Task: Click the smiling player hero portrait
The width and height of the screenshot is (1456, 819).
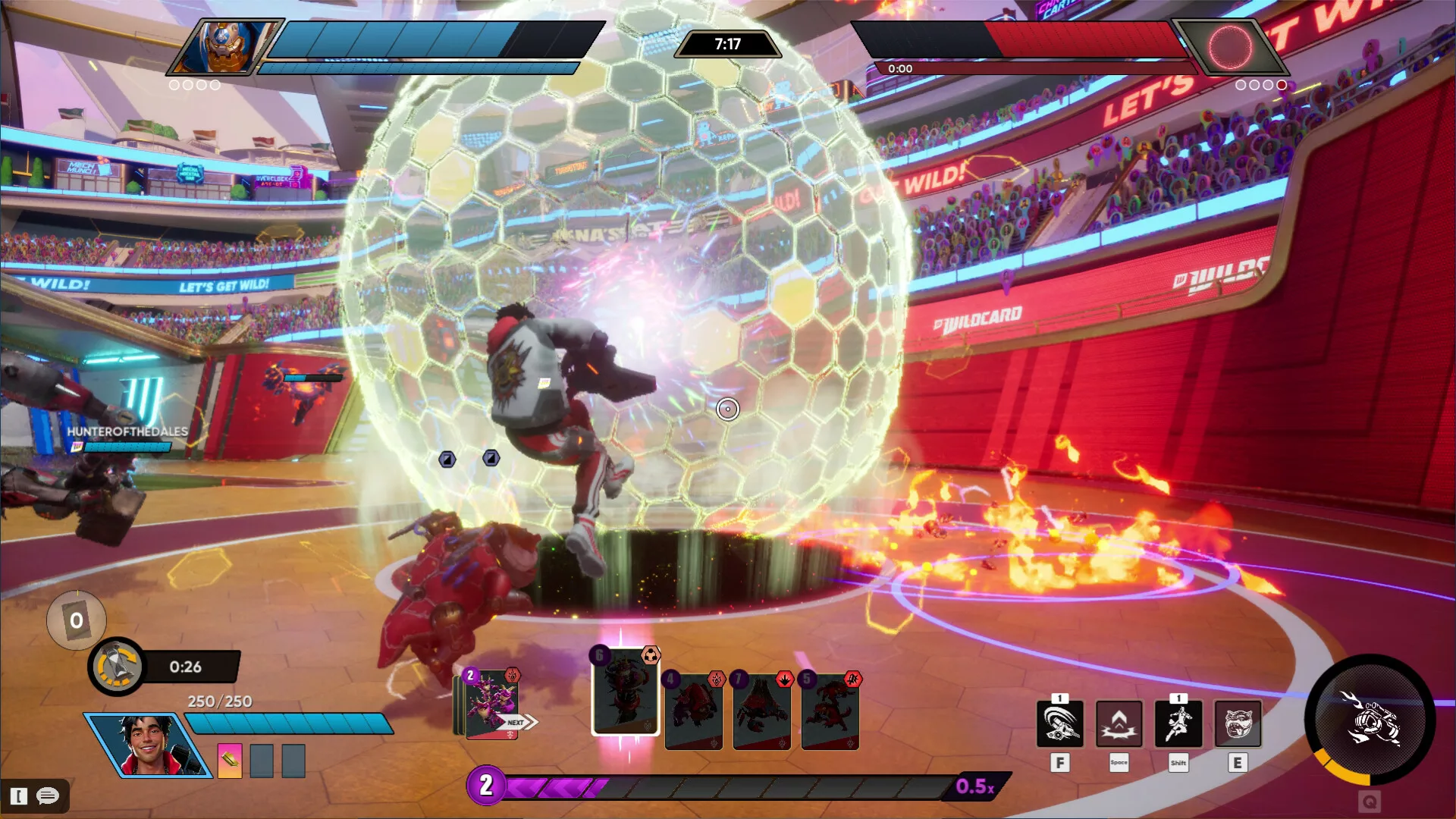Action: [x=146, y=745]
